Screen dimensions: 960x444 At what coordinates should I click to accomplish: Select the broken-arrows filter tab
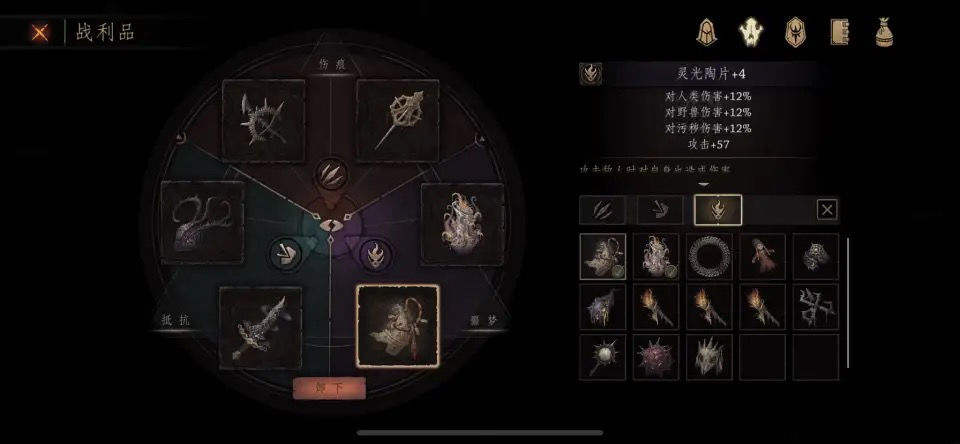click(x=660, y=210)
